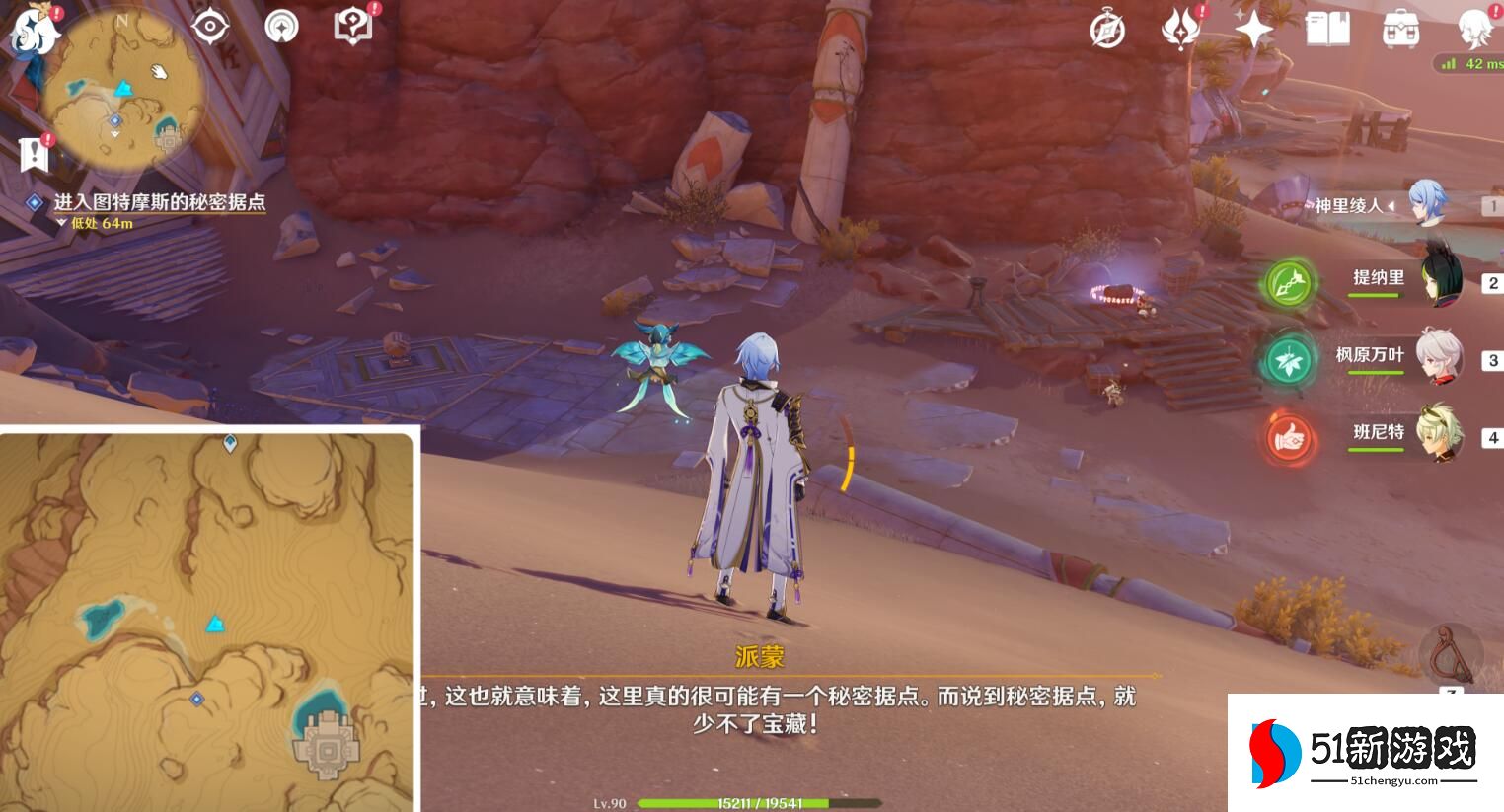The width and height of the screenshot is (1504, 812).
Task: Open the Adventurer Handbook book icon
Action: point(1326,29)
